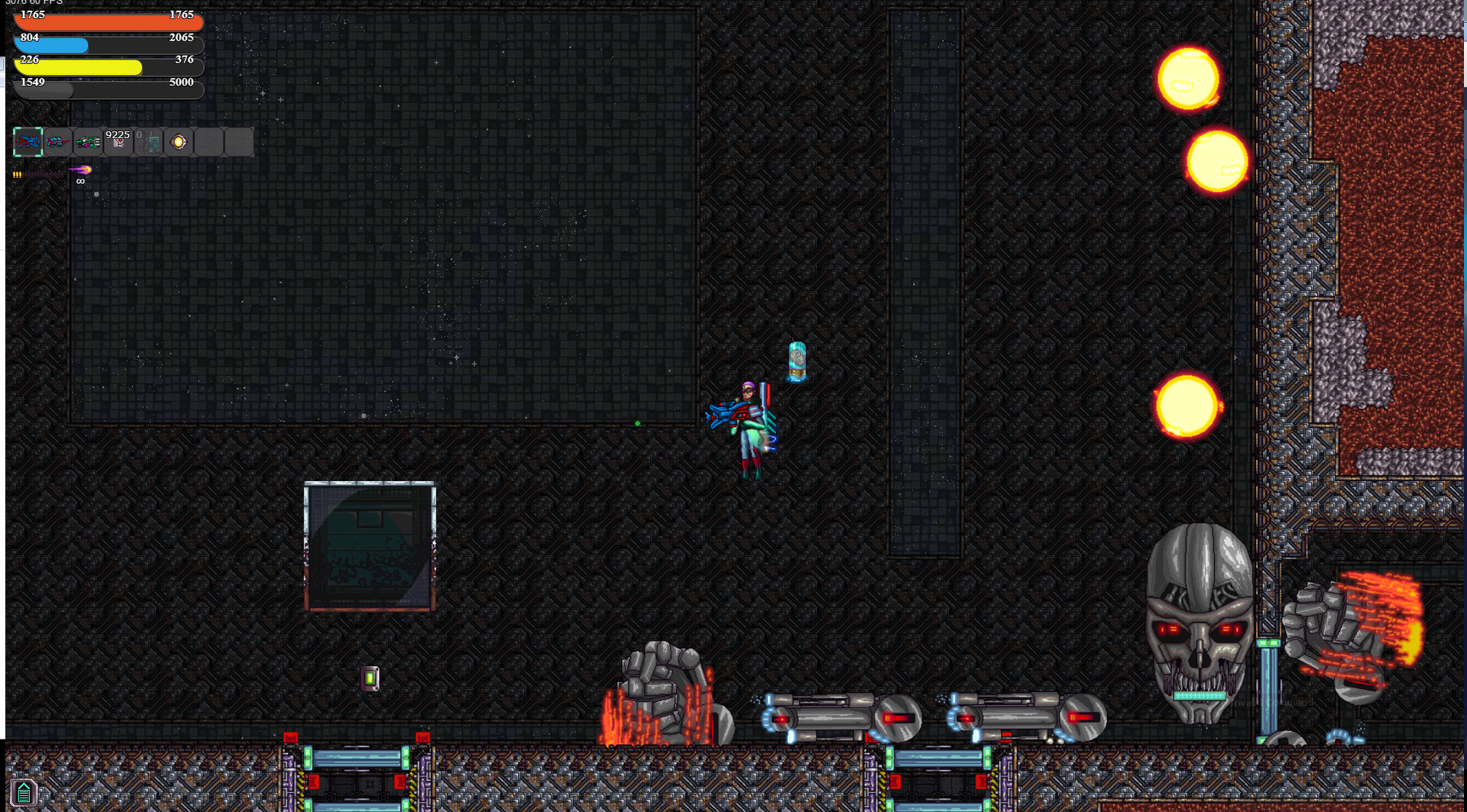Toggle the green wall switch below the monitor
The width and height of the screenshot is (1467, 812).
click(x=370, y=677)
